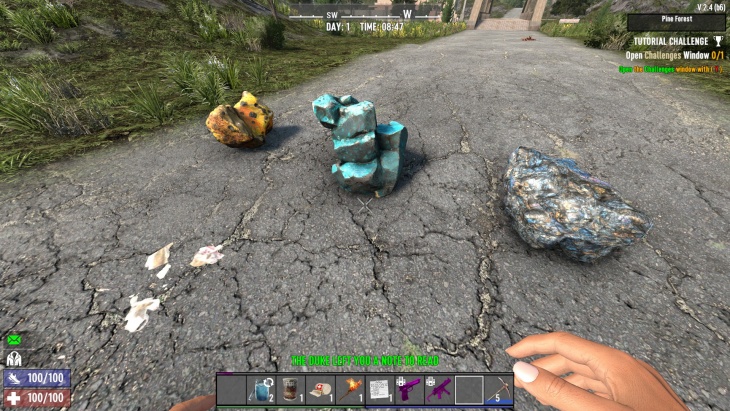Select the paper note hotbar slot

[x=380, y=389]
